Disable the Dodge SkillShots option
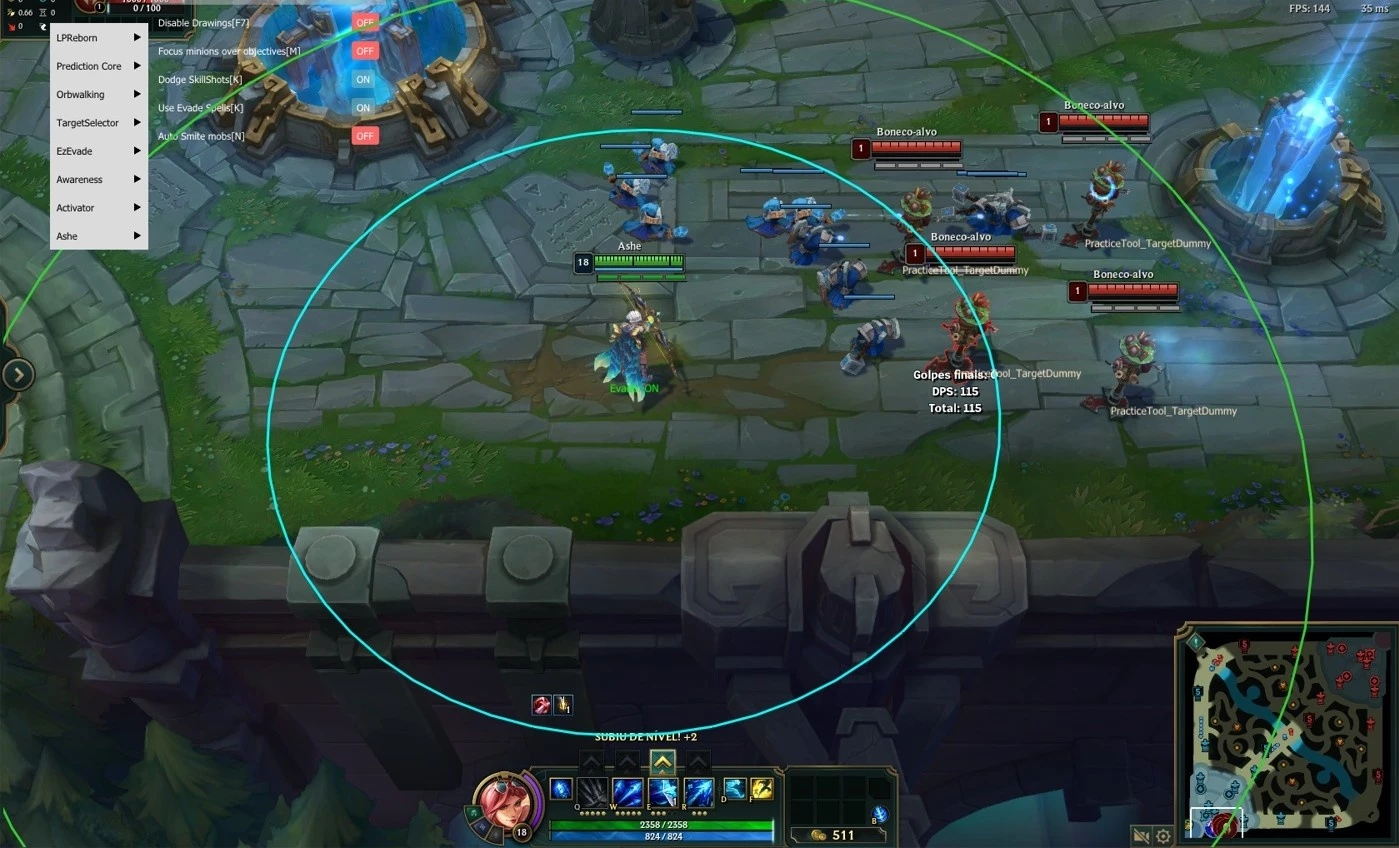The width and height of the screenshot is (1399, 848). coord(362,79)
